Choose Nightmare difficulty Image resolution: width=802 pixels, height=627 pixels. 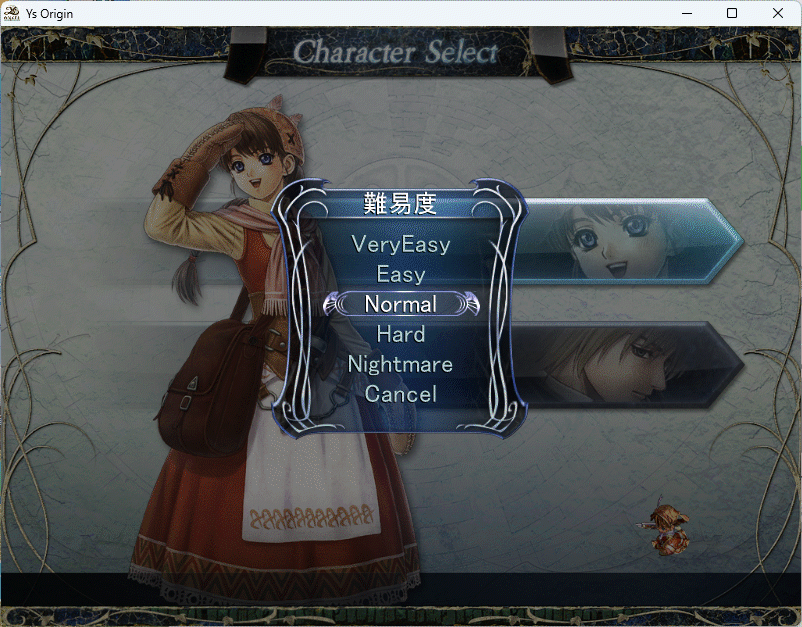point(401,364)
